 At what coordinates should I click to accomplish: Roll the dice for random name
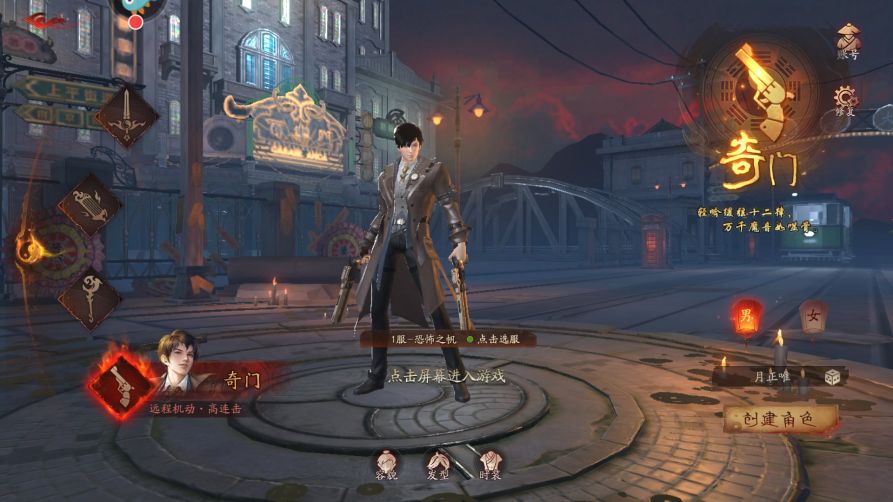[832, 376]
